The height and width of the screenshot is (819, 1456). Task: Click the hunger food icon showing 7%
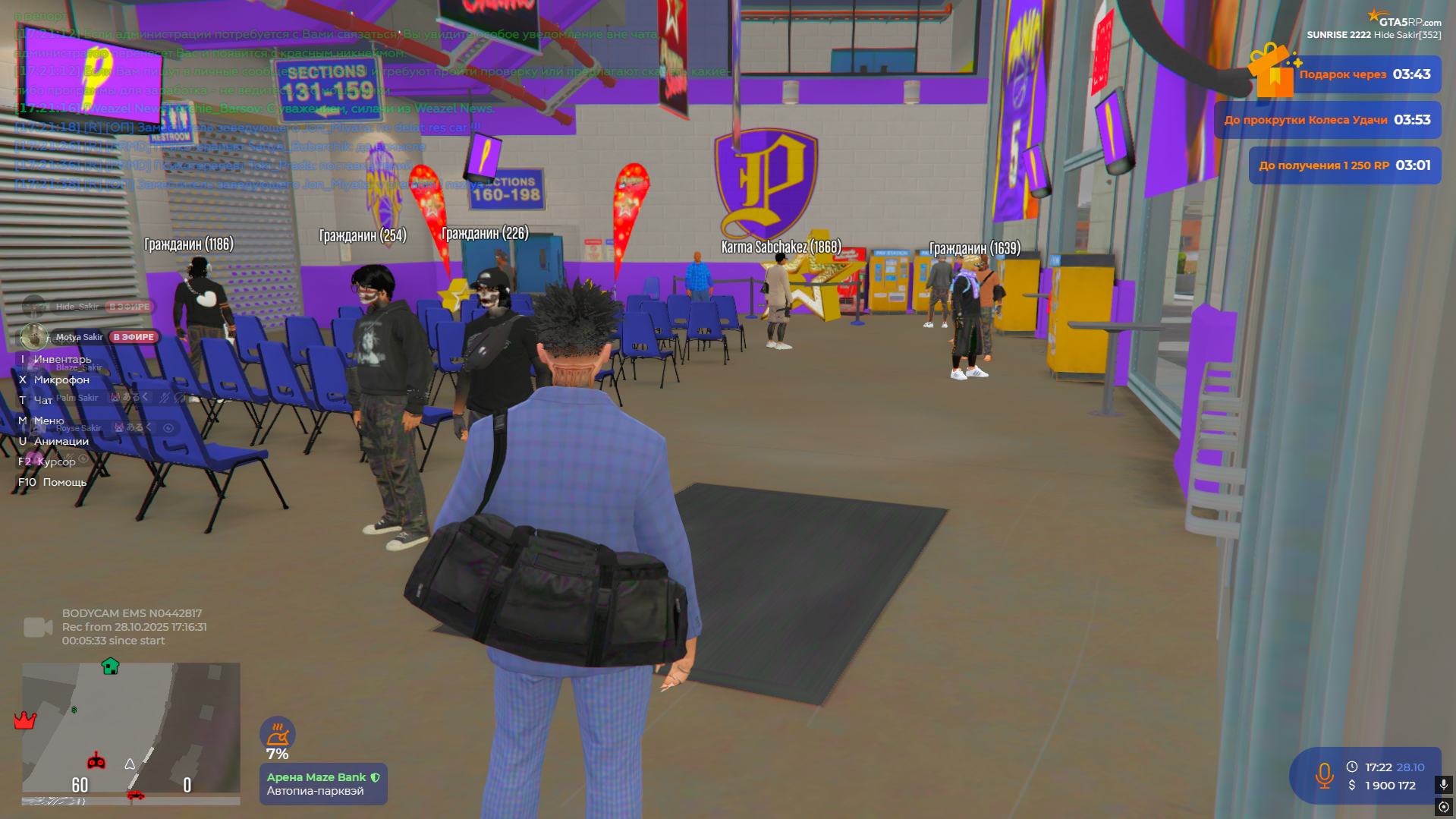point(277,733)
